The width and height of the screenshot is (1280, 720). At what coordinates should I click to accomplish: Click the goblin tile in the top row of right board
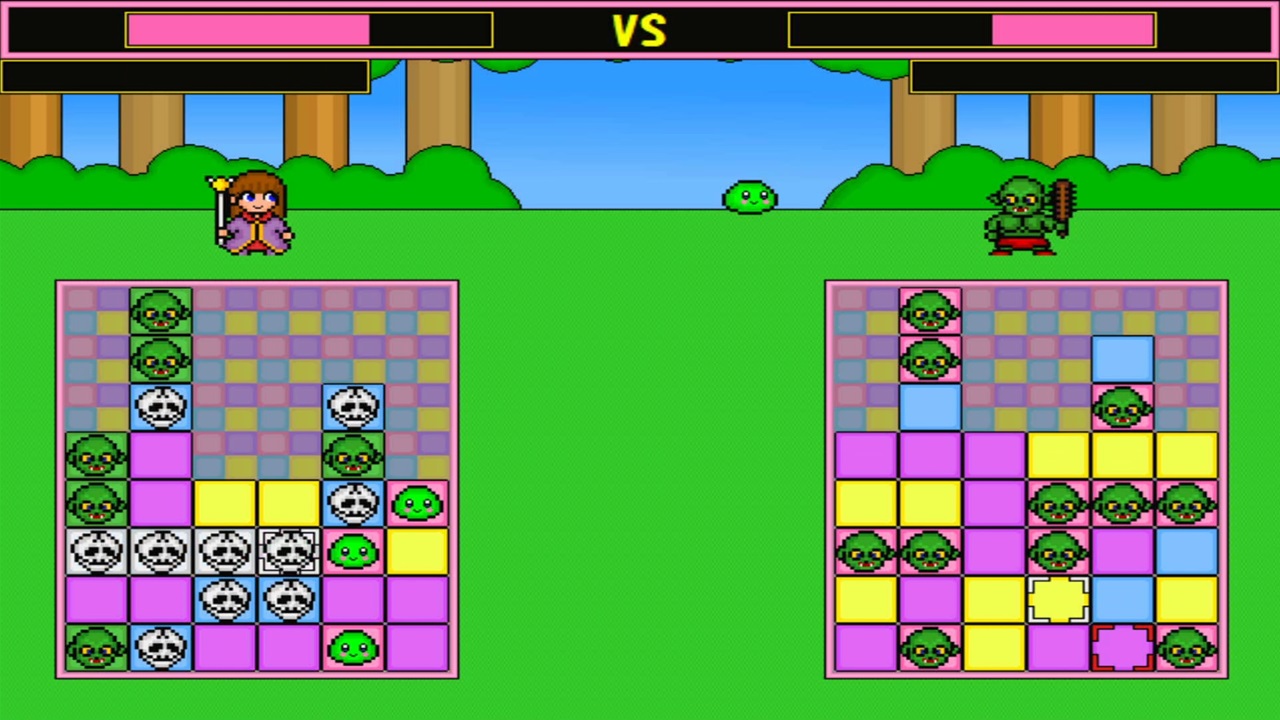[x=929, y=311]
